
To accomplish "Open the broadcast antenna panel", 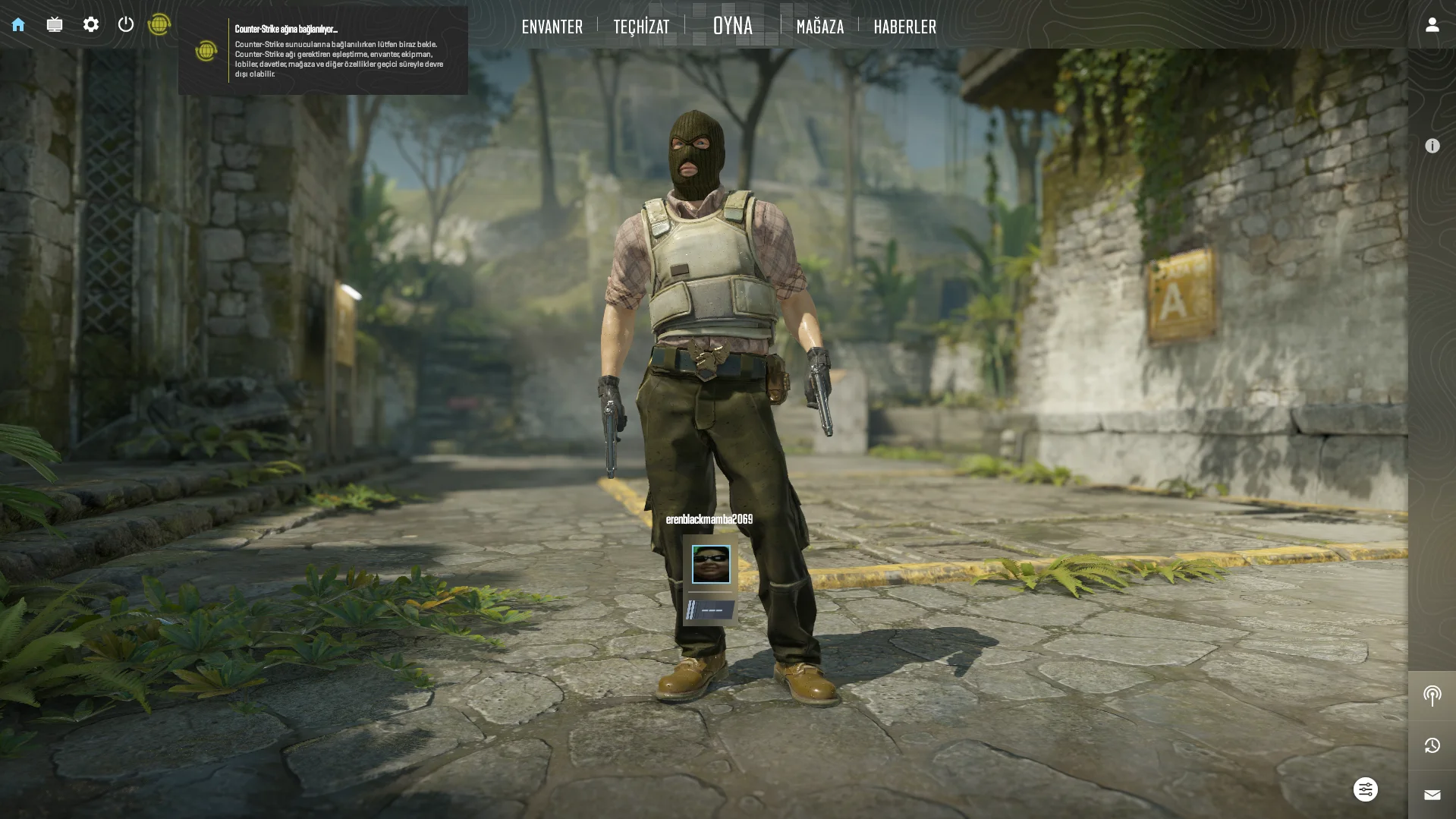I will point(1432,695).
